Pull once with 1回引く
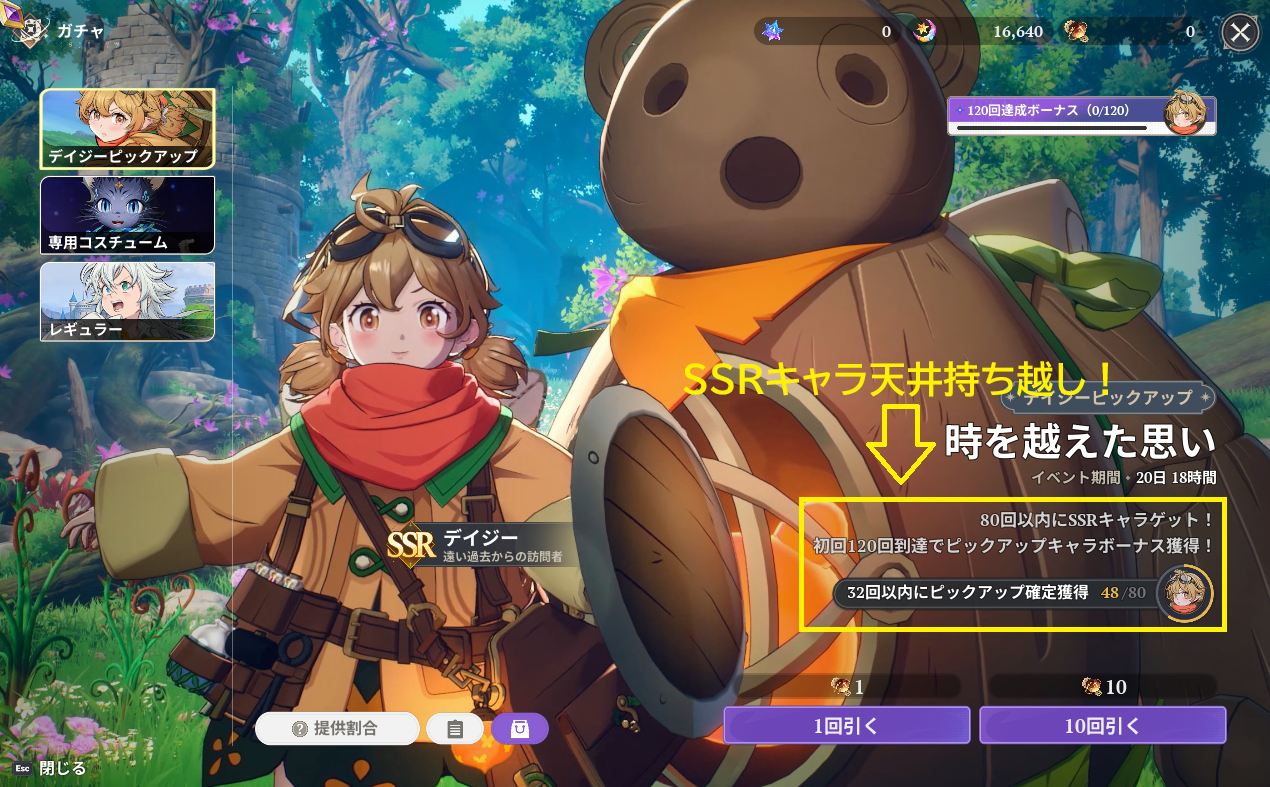The height and width of the screenshot is (787, 1270). point(846,726)
